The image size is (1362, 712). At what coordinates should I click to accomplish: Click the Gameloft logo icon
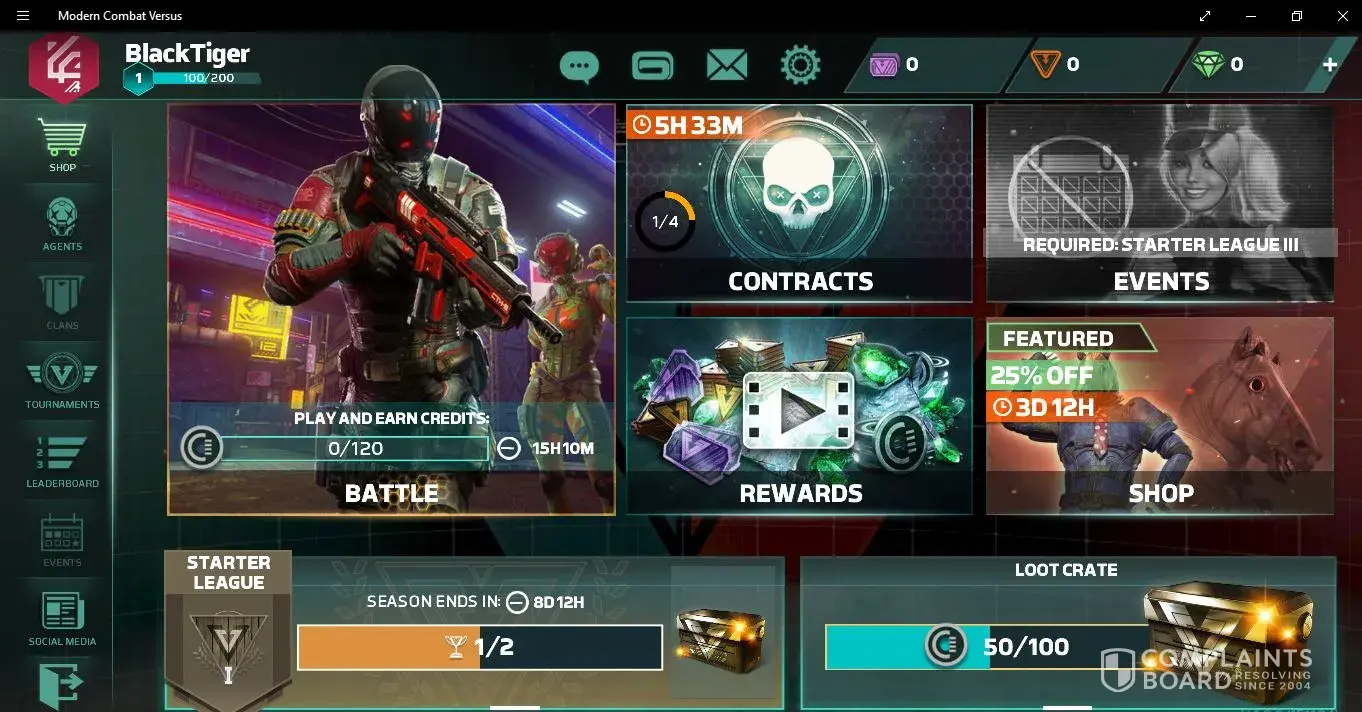tap(653, 66)
